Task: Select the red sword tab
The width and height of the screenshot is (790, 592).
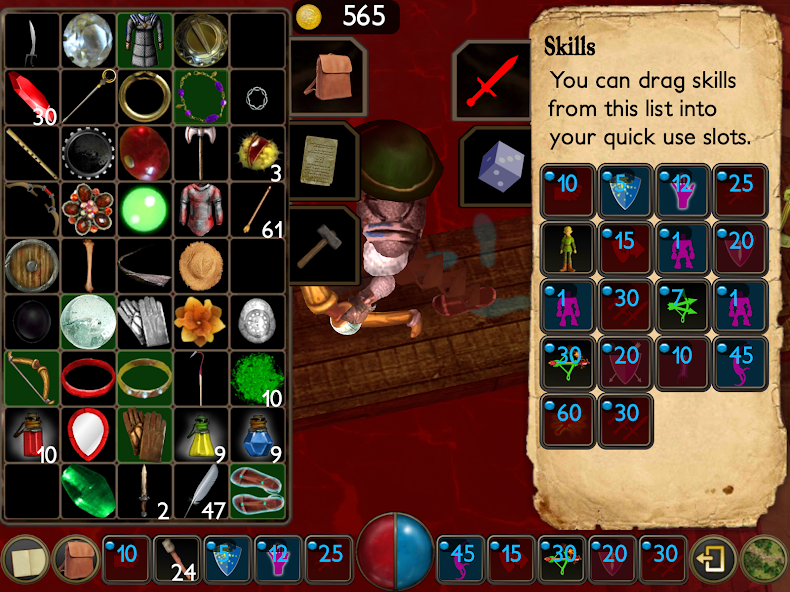Action: (491, 79)
